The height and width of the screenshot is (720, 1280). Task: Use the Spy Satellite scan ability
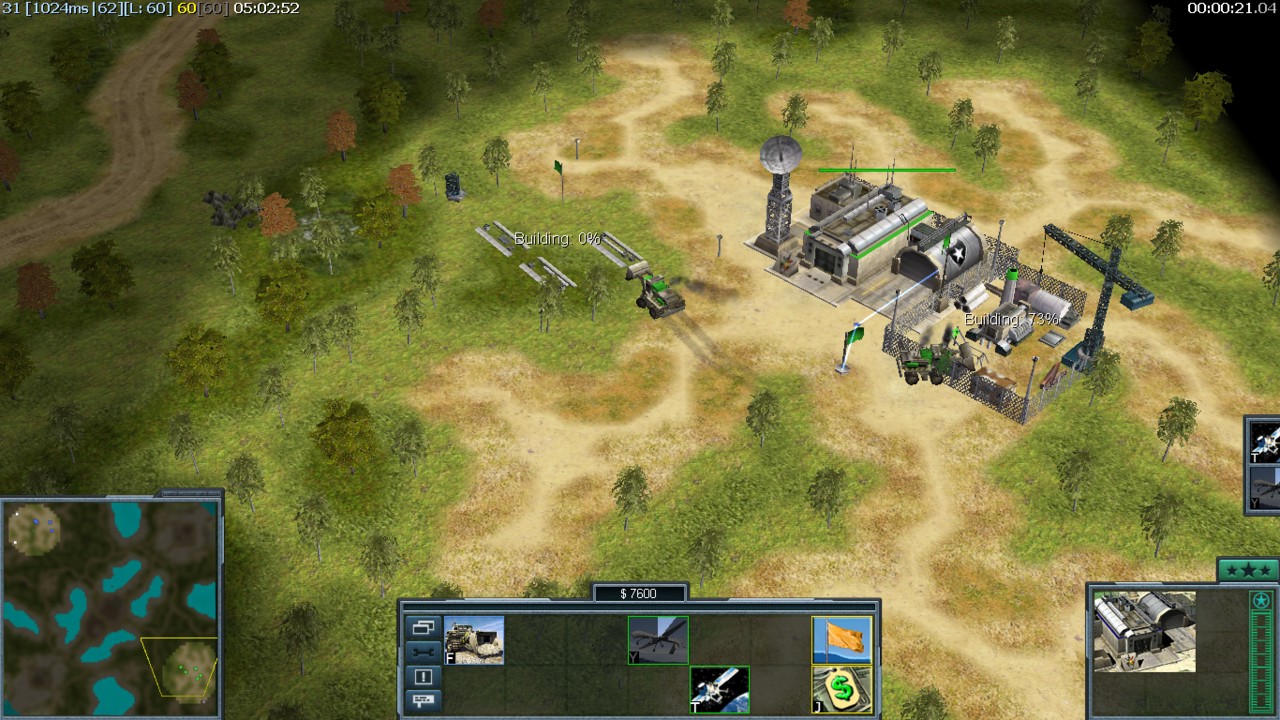click(720, 689)
